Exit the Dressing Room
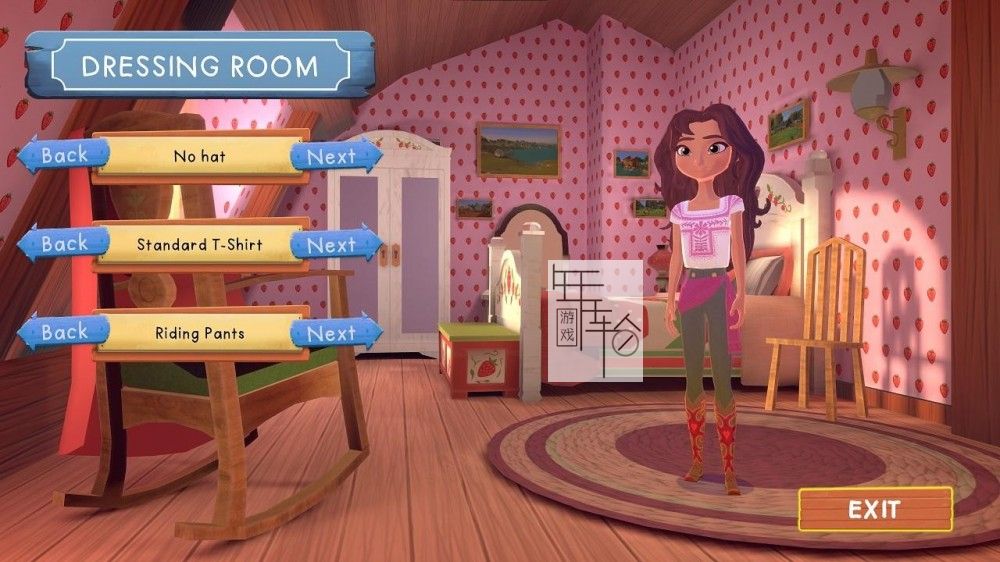The image size is (1000, 562). 874,509
